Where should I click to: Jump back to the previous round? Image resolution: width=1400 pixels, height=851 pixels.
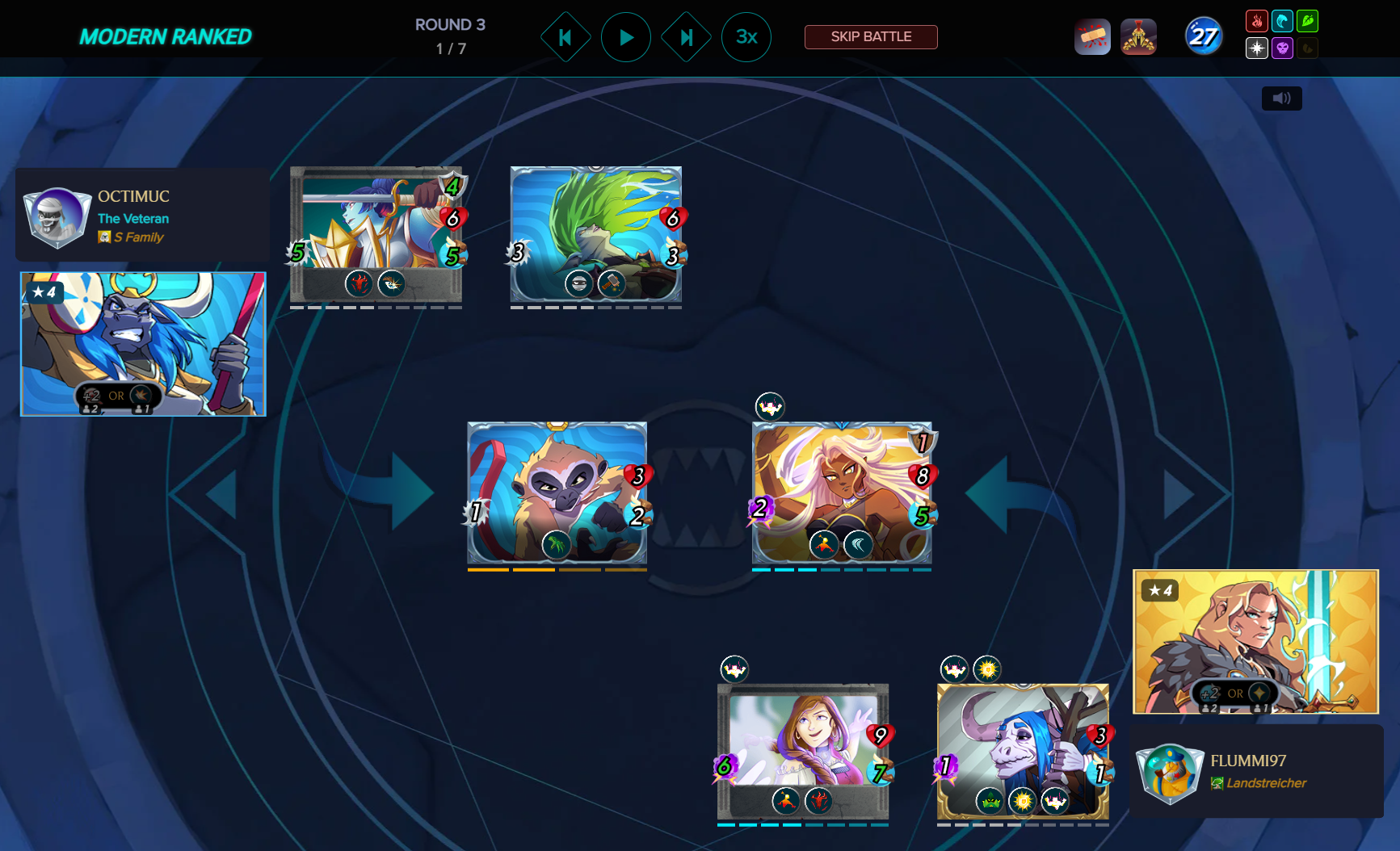pyautogui.click(x=565, y=37)
